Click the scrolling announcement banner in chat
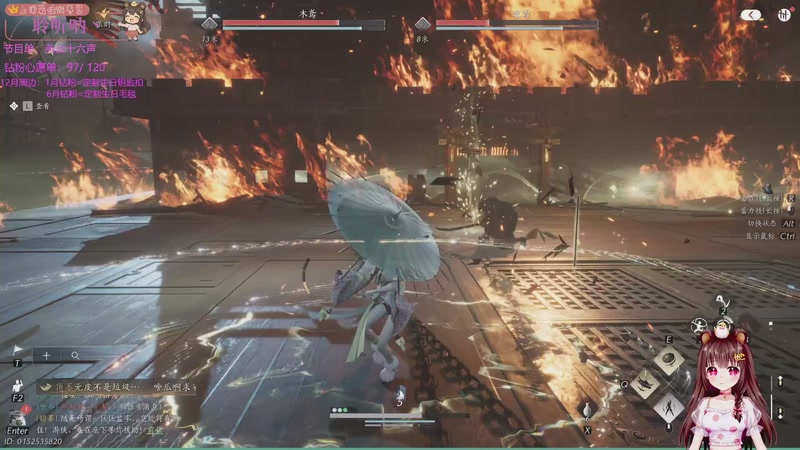 pyautogui.click(x=115, y=386)
